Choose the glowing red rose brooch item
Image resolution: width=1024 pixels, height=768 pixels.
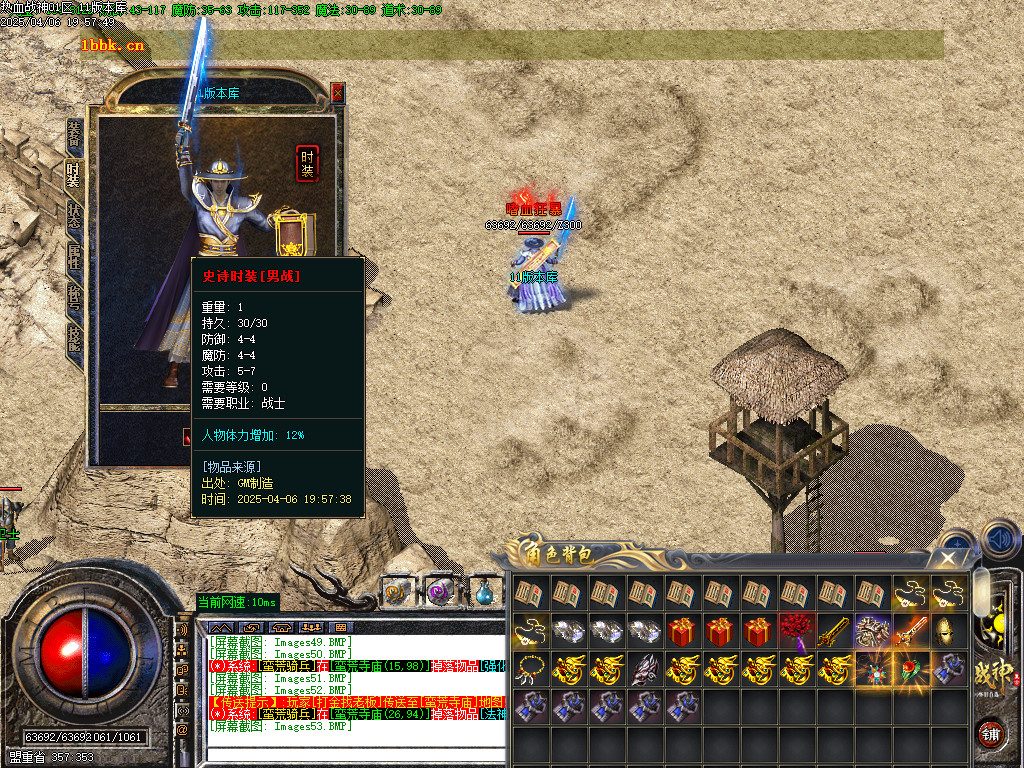[x=910, y=668]
